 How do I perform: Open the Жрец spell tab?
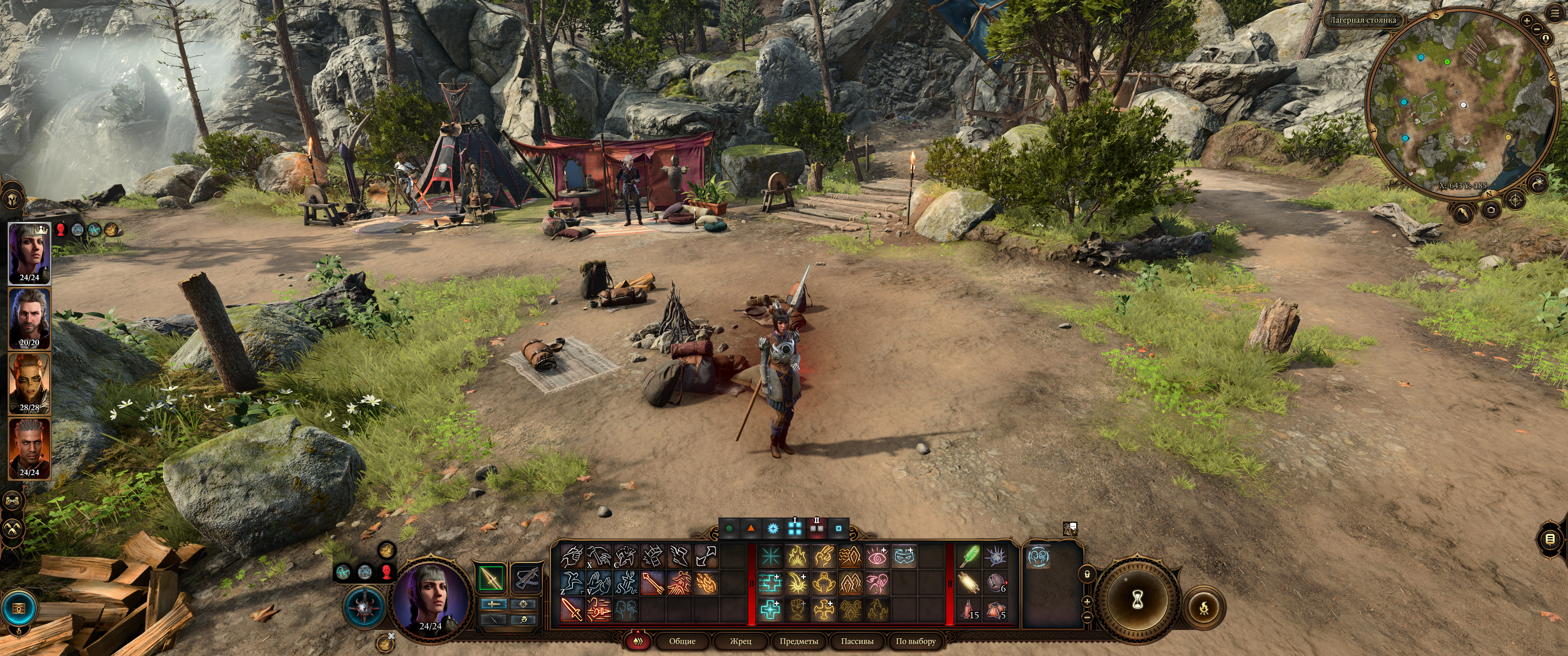tap(740, 641)
